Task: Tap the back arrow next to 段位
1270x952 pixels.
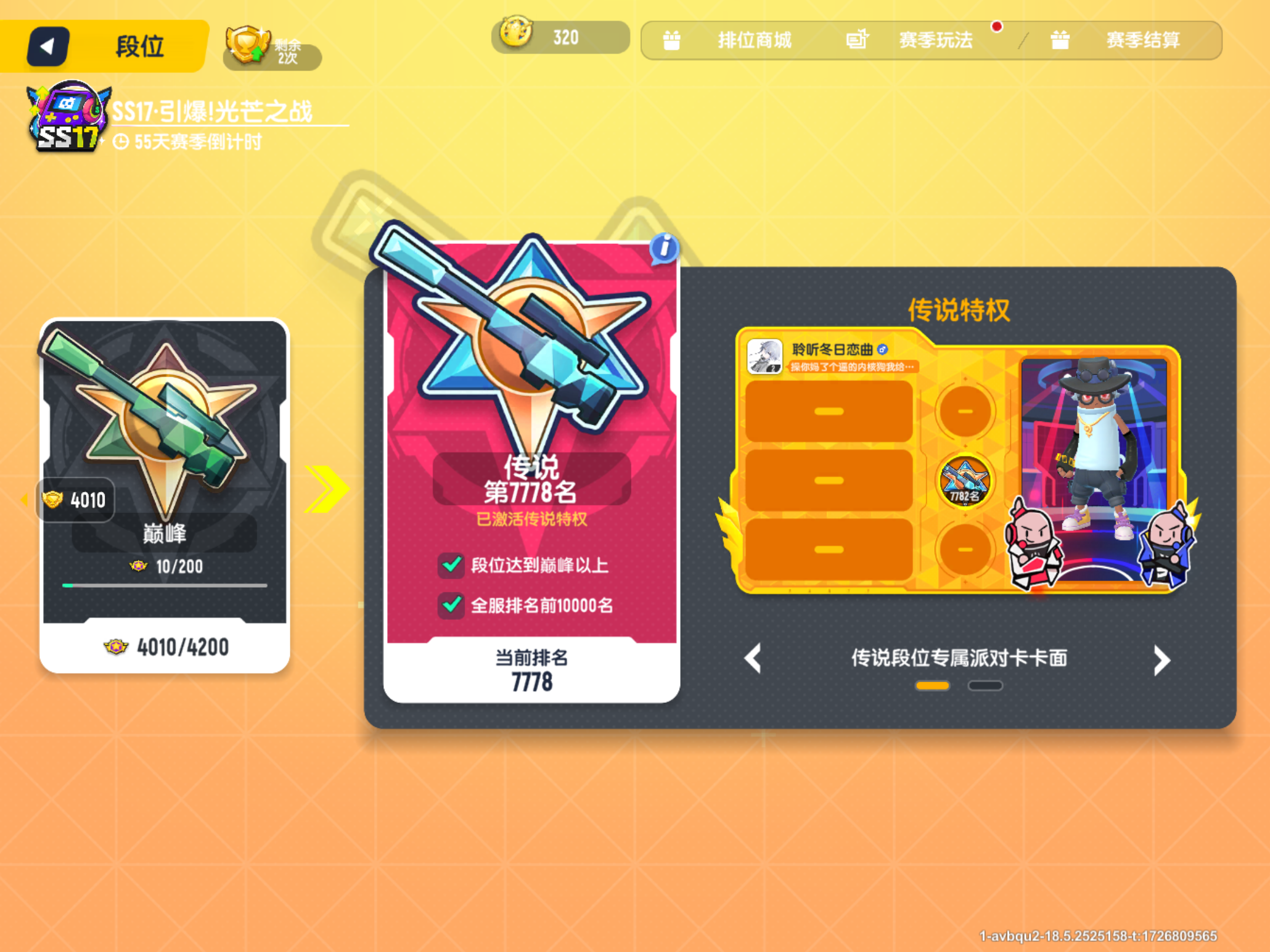Action: [x=49, y=46]
